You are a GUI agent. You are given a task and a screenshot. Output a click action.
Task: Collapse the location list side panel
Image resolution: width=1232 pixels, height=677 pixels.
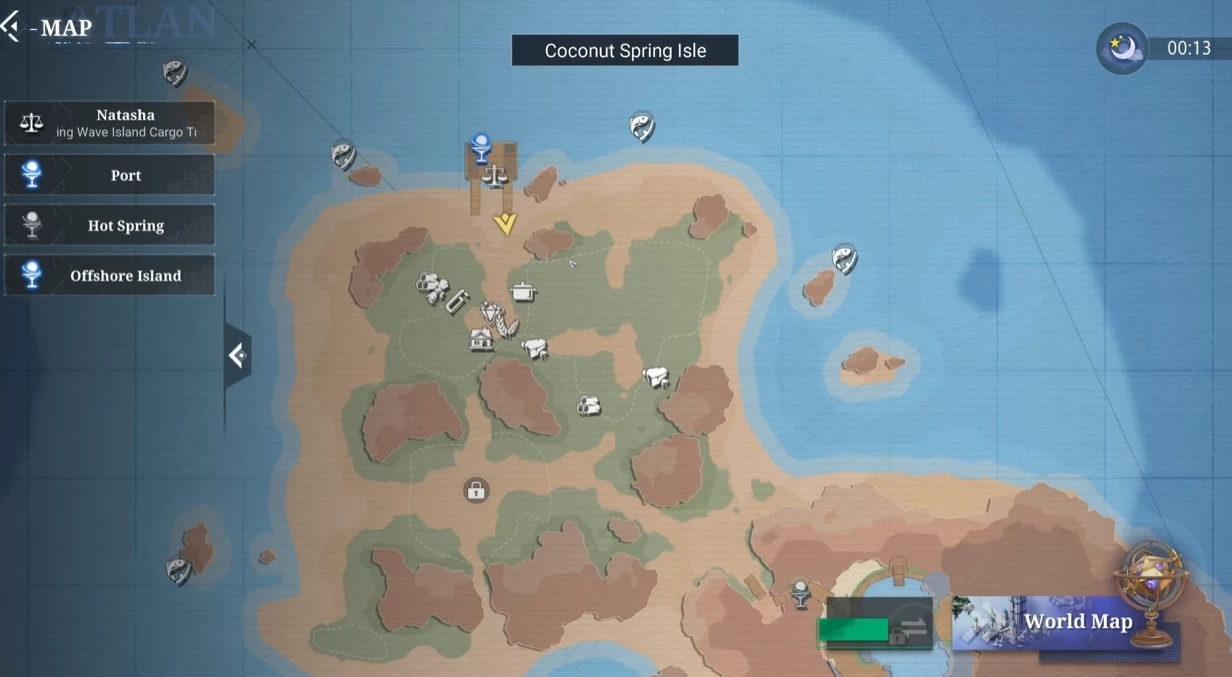point(237,355)
